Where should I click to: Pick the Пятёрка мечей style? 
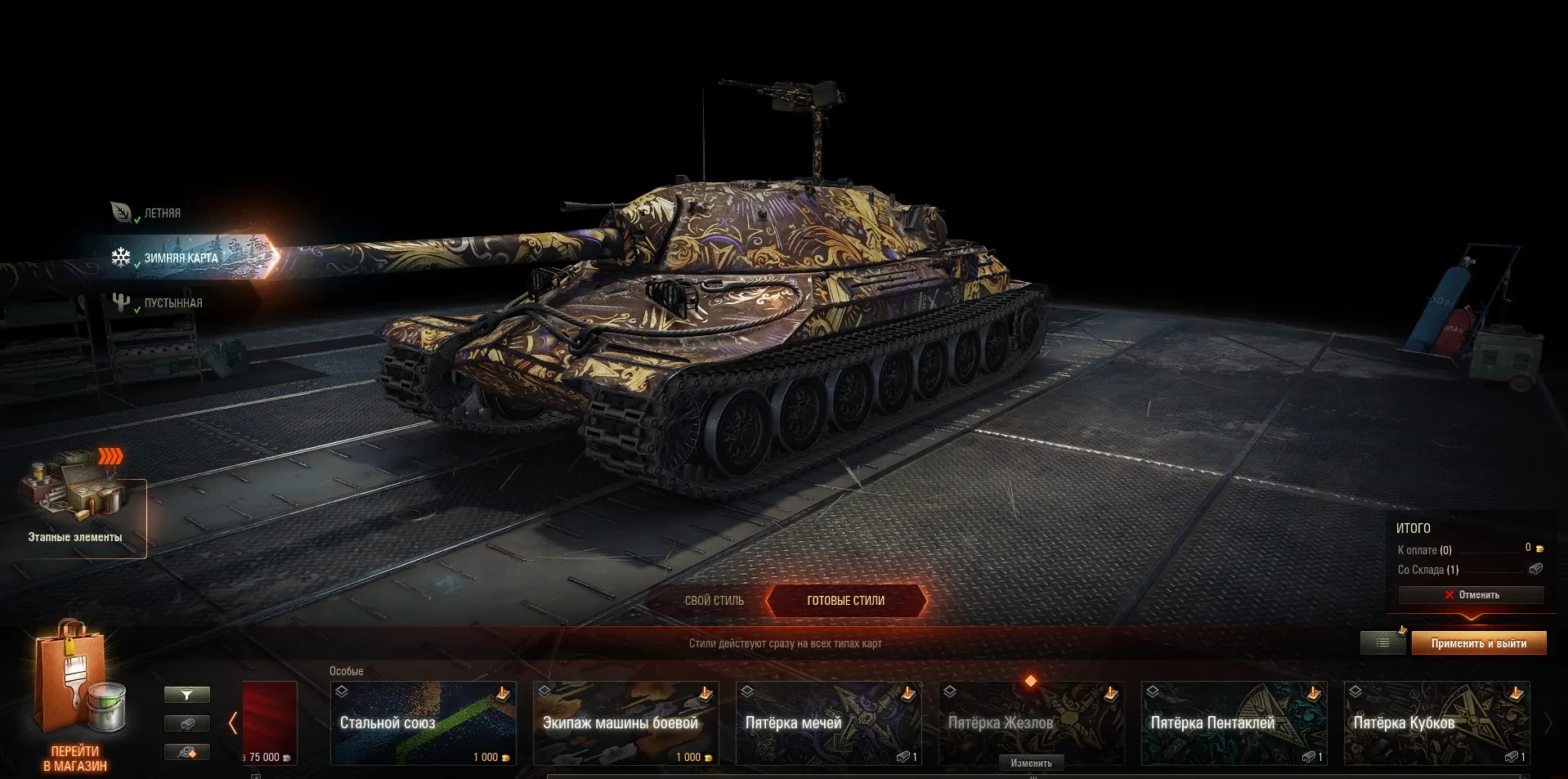(x=828, y=723)
